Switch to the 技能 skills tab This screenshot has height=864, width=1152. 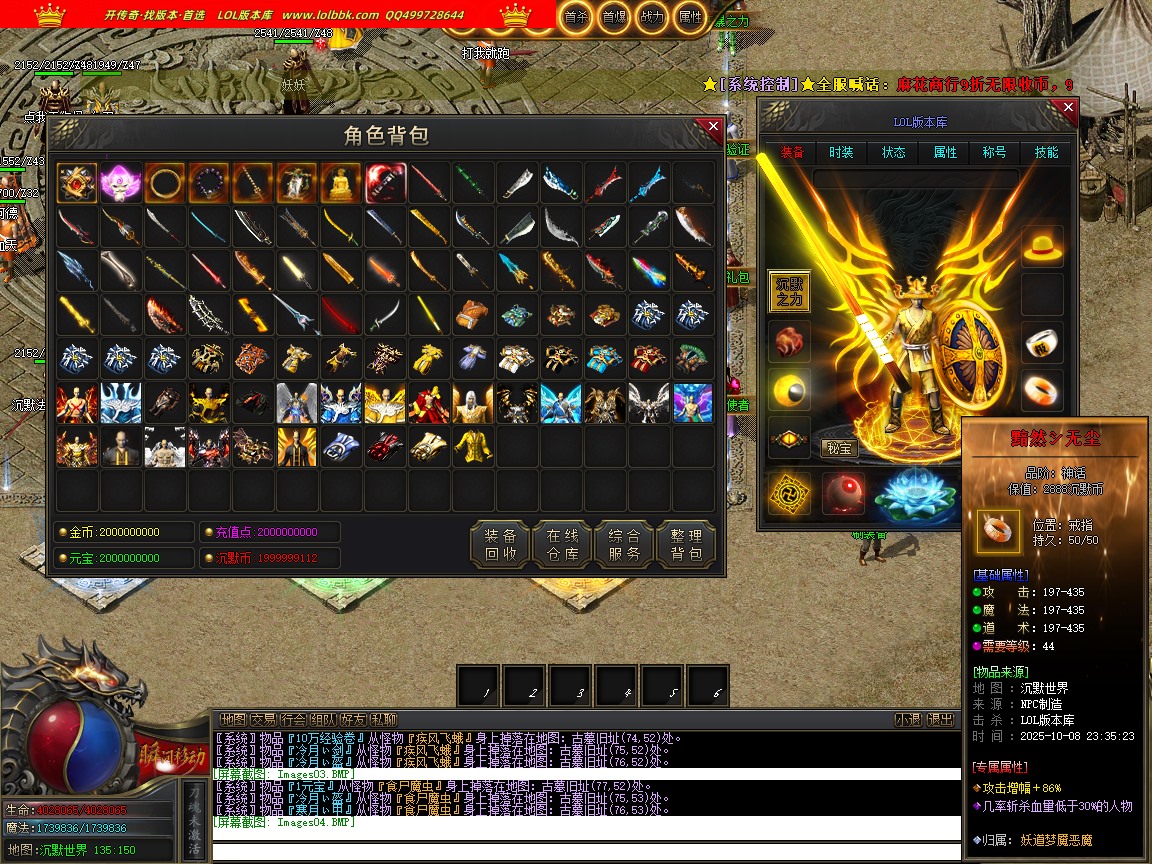1046,152
